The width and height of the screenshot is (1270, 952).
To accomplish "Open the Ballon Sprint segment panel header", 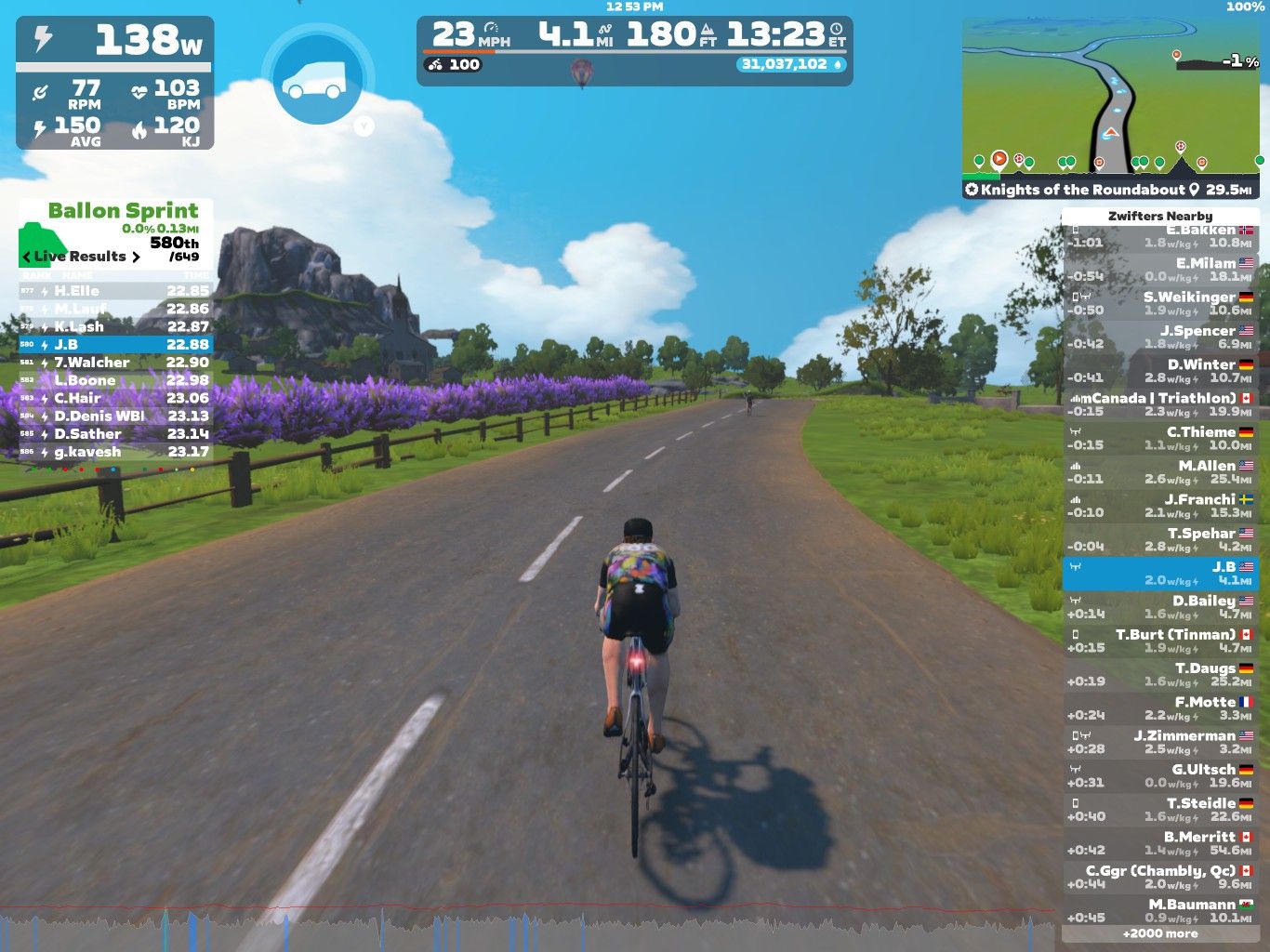I will click(x=123, y=211).
